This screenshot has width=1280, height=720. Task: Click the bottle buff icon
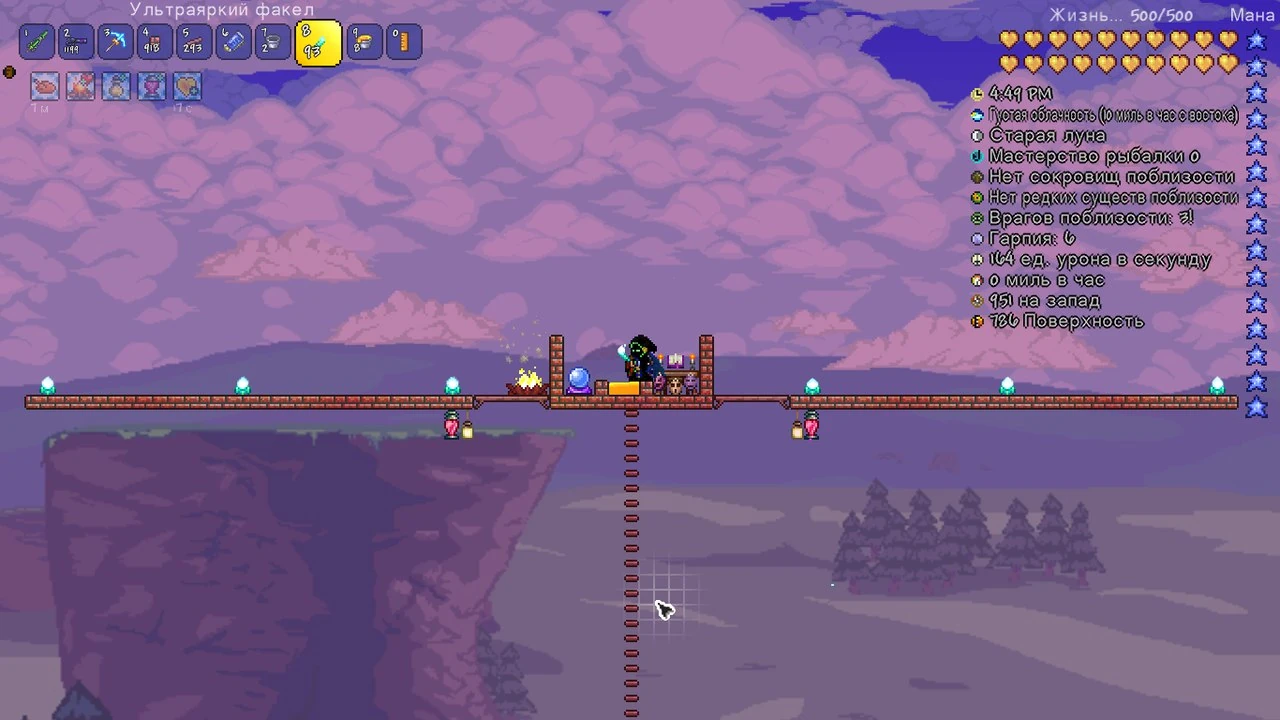point(116,87)
